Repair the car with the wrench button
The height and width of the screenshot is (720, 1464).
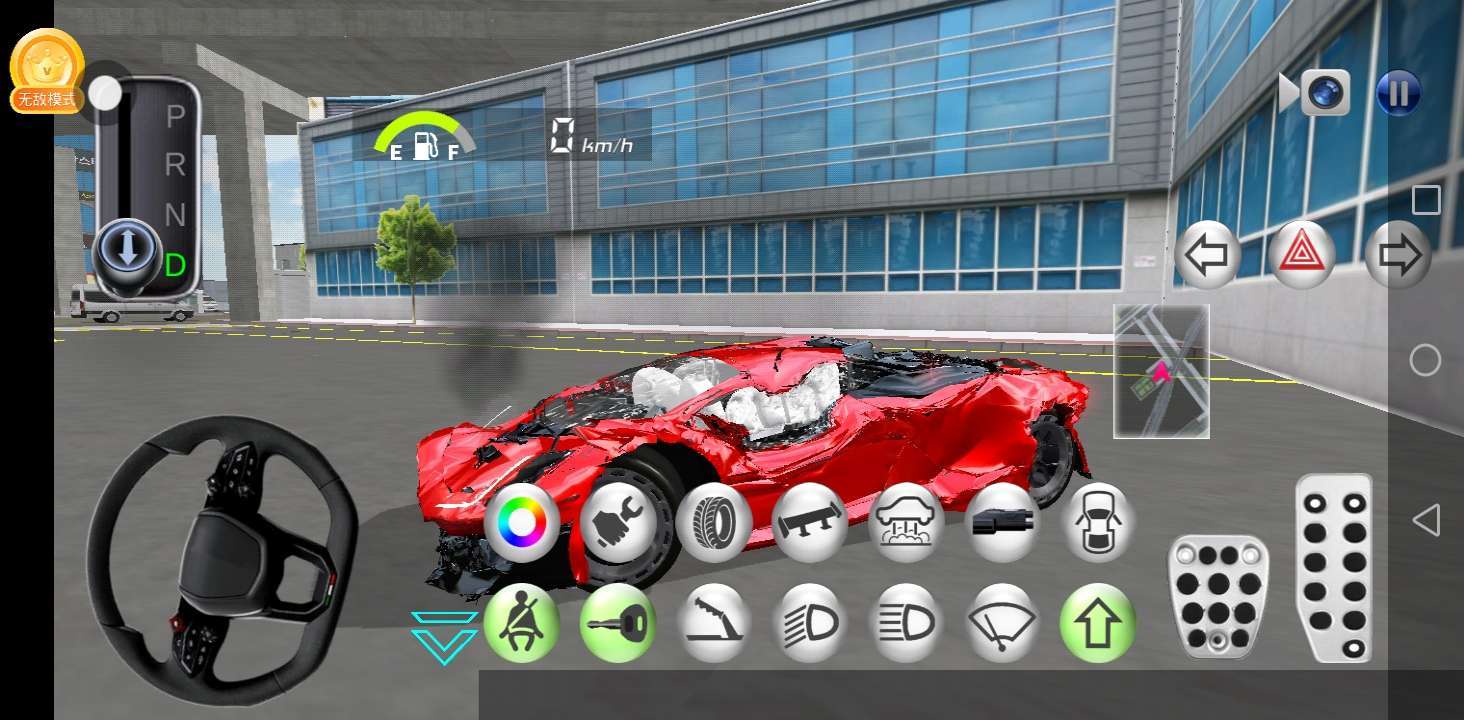[x=618, y=522]
